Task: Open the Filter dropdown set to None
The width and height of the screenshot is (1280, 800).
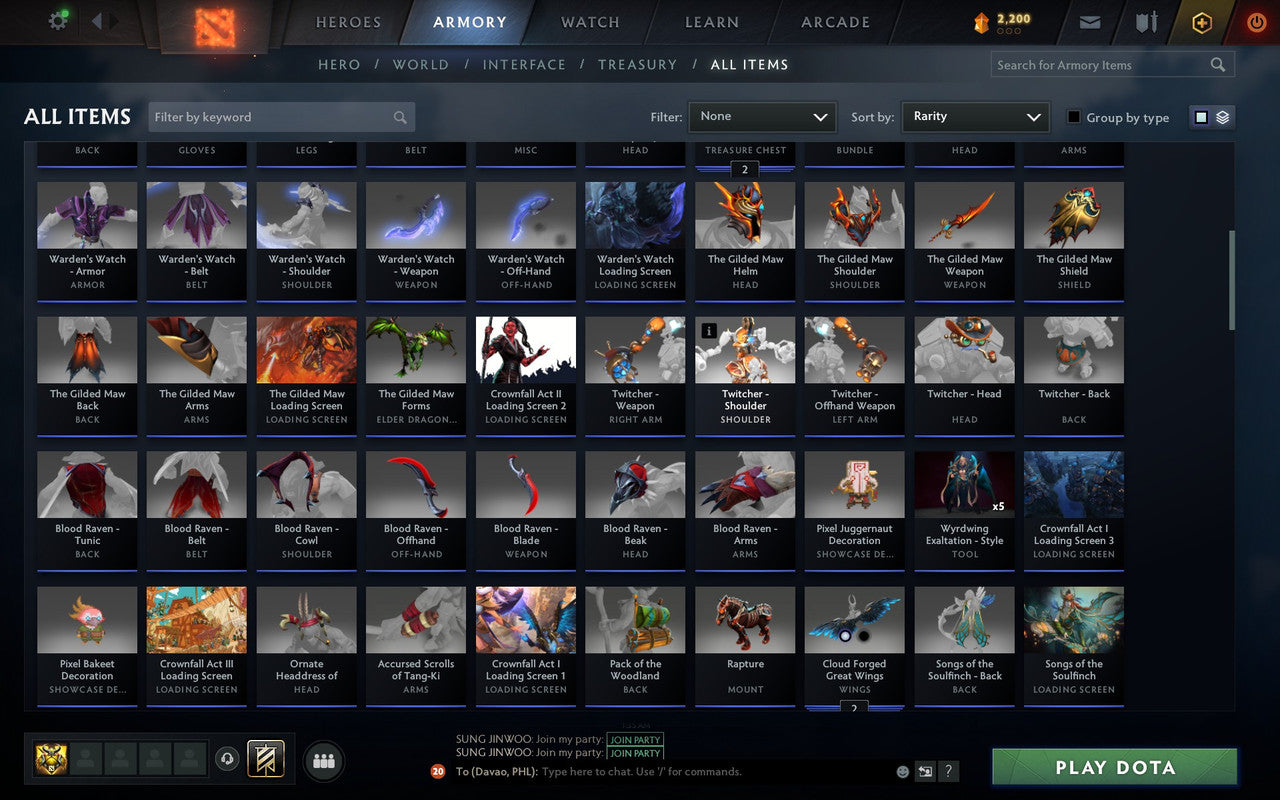Action: coord(762,117)
